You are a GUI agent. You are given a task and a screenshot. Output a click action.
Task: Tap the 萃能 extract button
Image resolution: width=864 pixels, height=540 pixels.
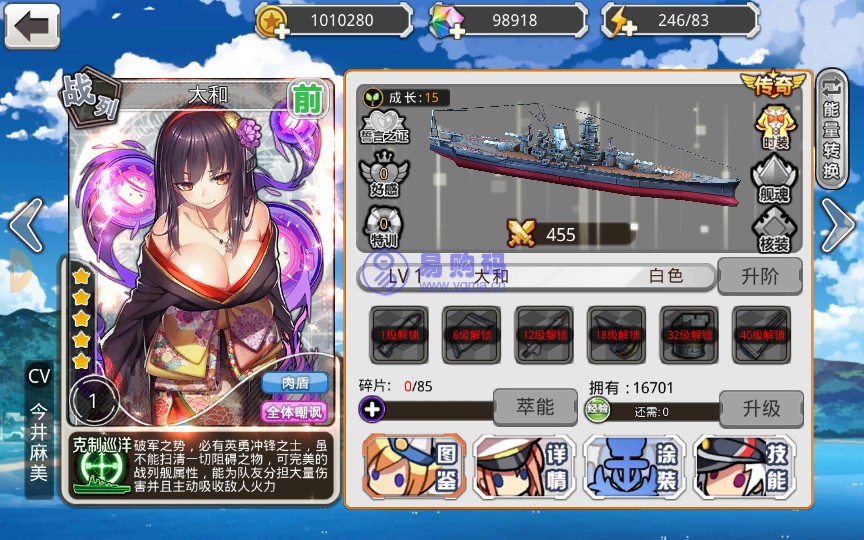click(535, 407)
